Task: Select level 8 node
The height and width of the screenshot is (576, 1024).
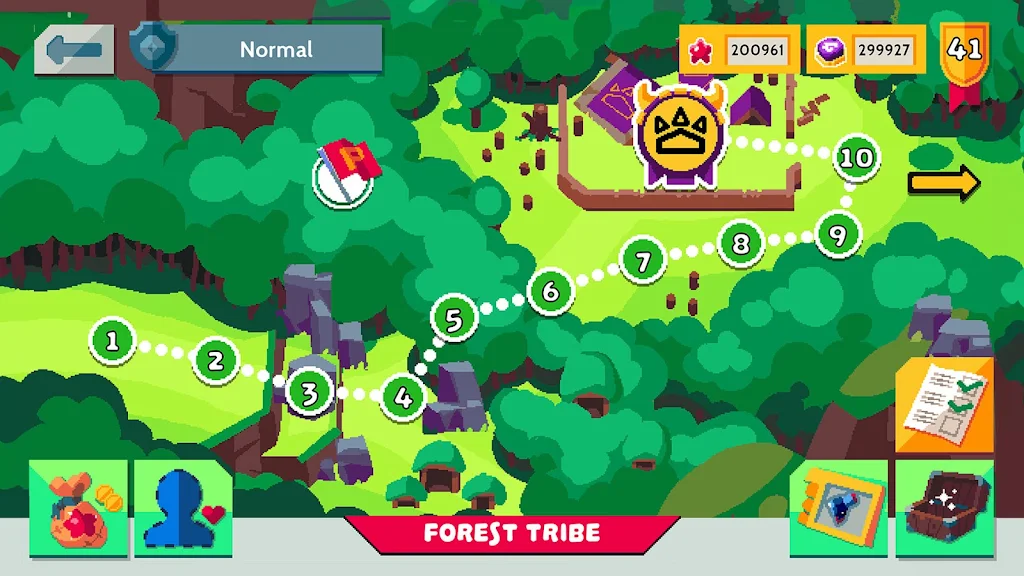Action: [x=741, y=243]
